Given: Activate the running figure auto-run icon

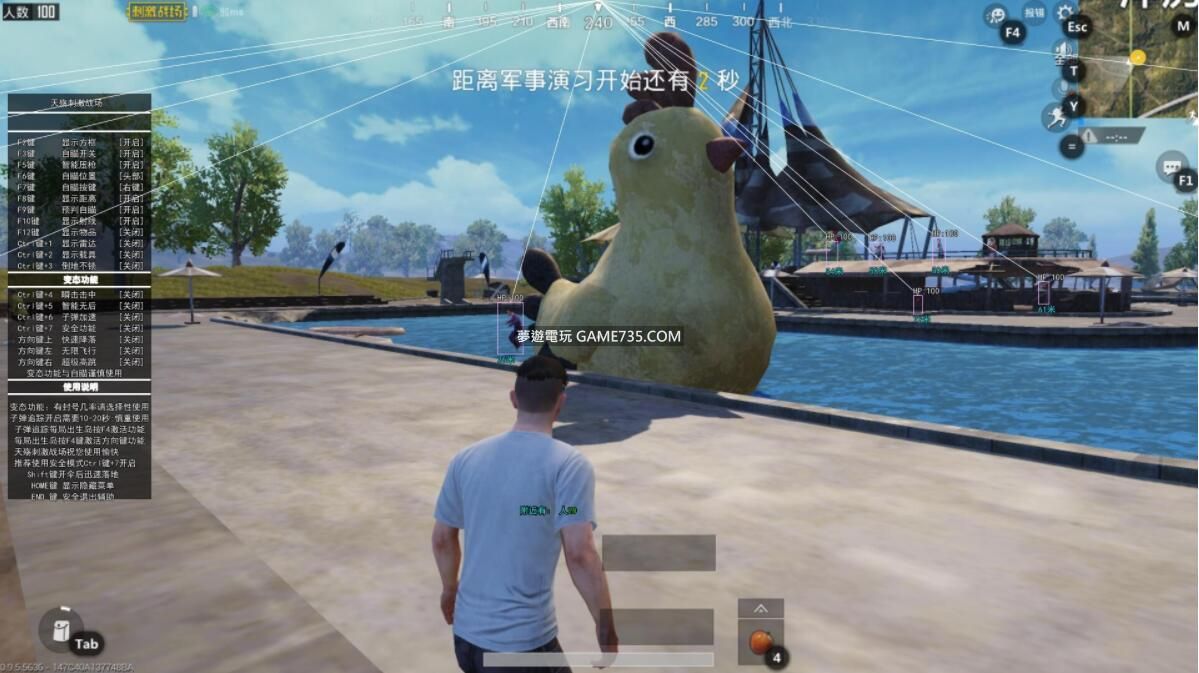Looking at the screenshot, I should click(x=1056, y=118).
